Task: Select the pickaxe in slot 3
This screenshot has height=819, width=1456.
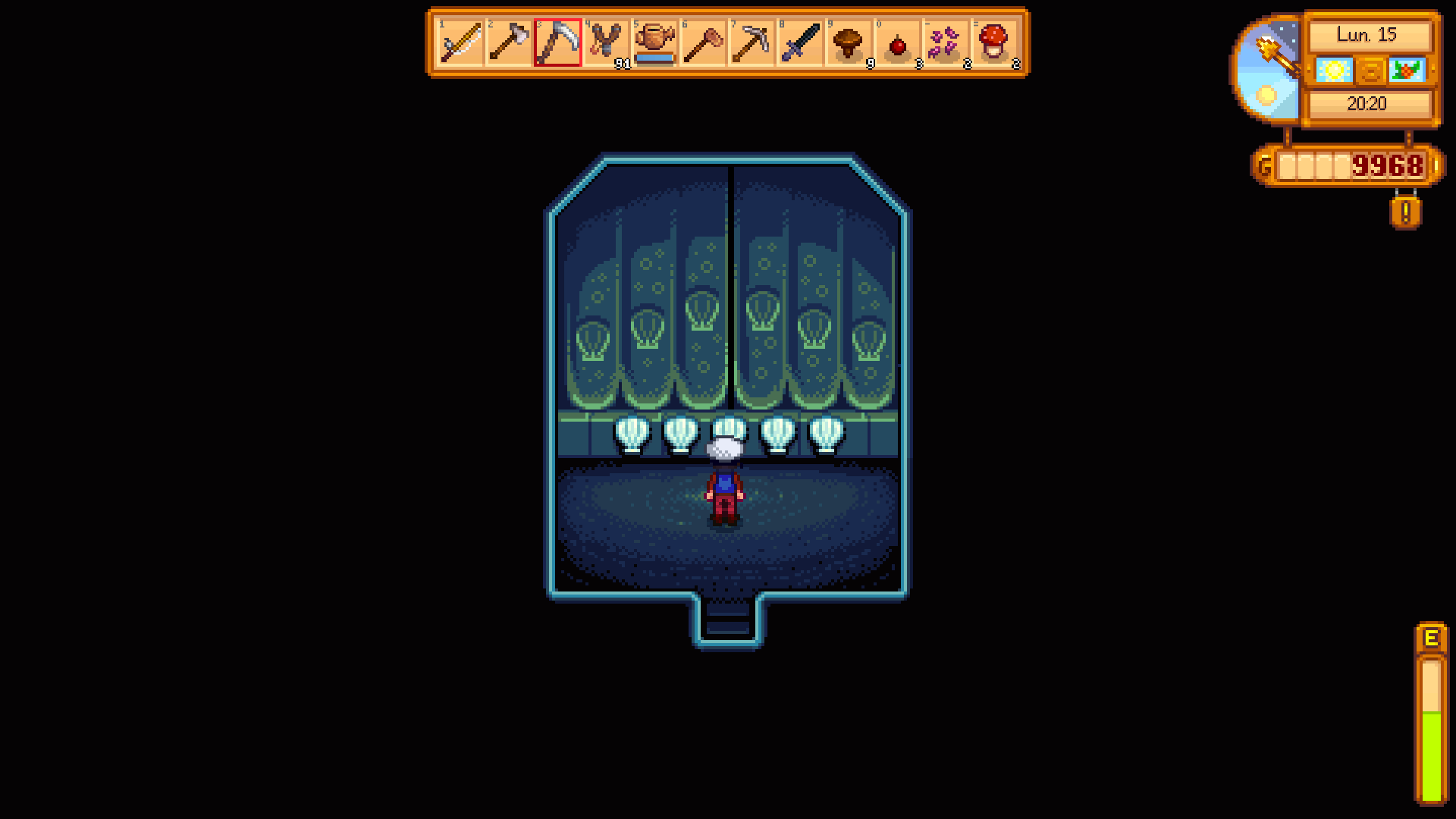Action: pyautogui.click(x=559, y=45)
